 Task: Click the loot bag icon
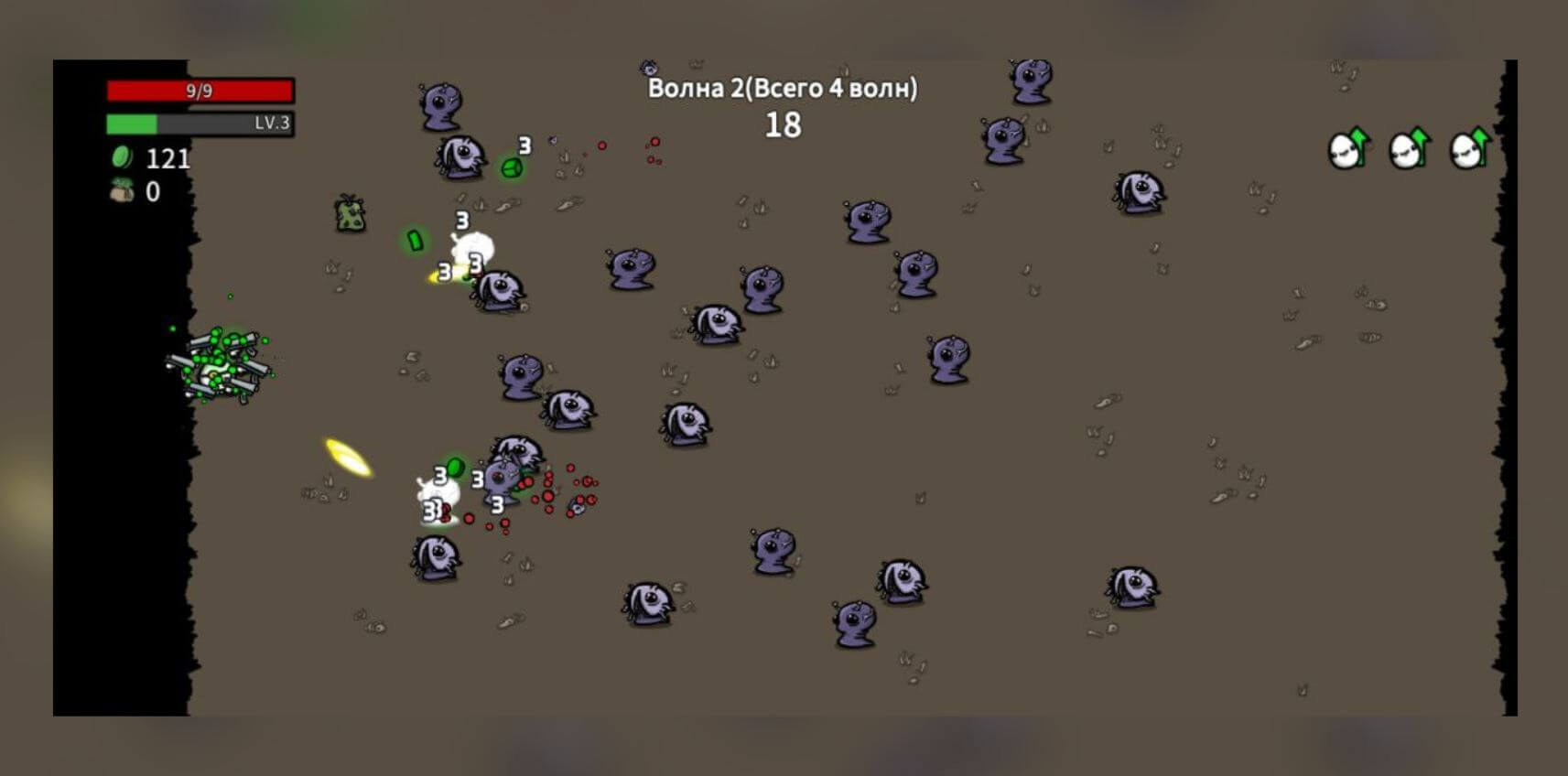point(122,191)
